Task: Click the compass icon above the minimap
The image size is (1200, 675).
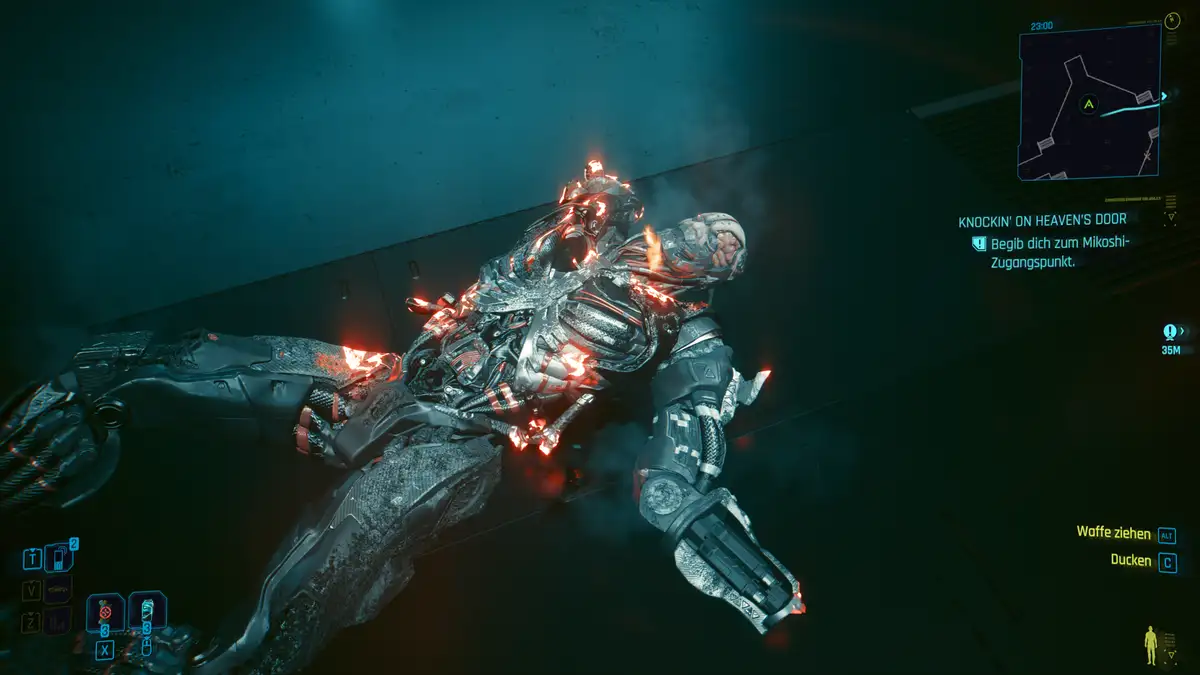Action: tap(1172, 20)
